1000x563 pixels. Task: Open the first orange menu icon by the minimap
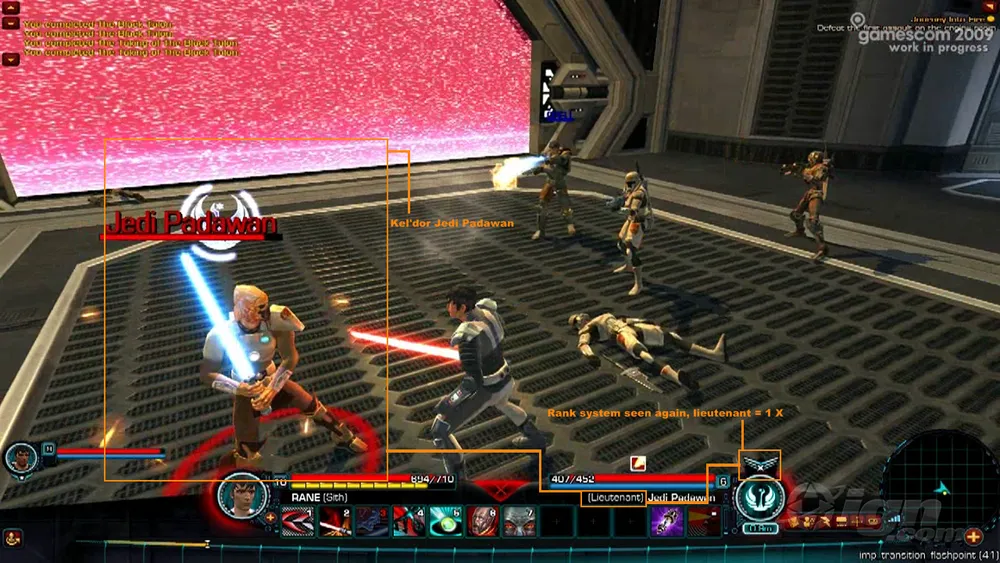click(x=797, y=521)
